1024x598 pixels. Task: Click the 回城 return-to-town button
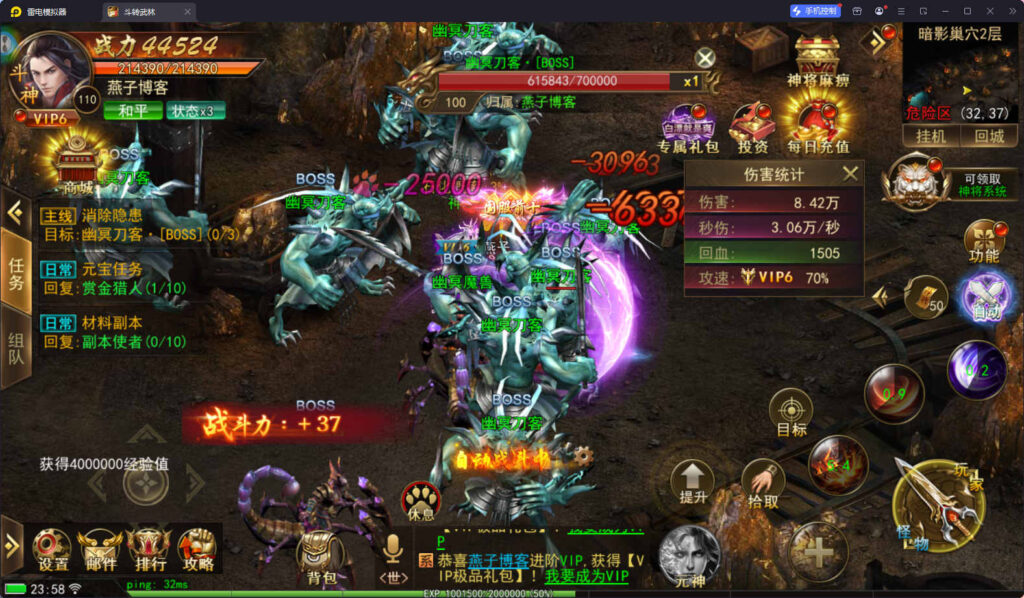[x=989, y=136]
